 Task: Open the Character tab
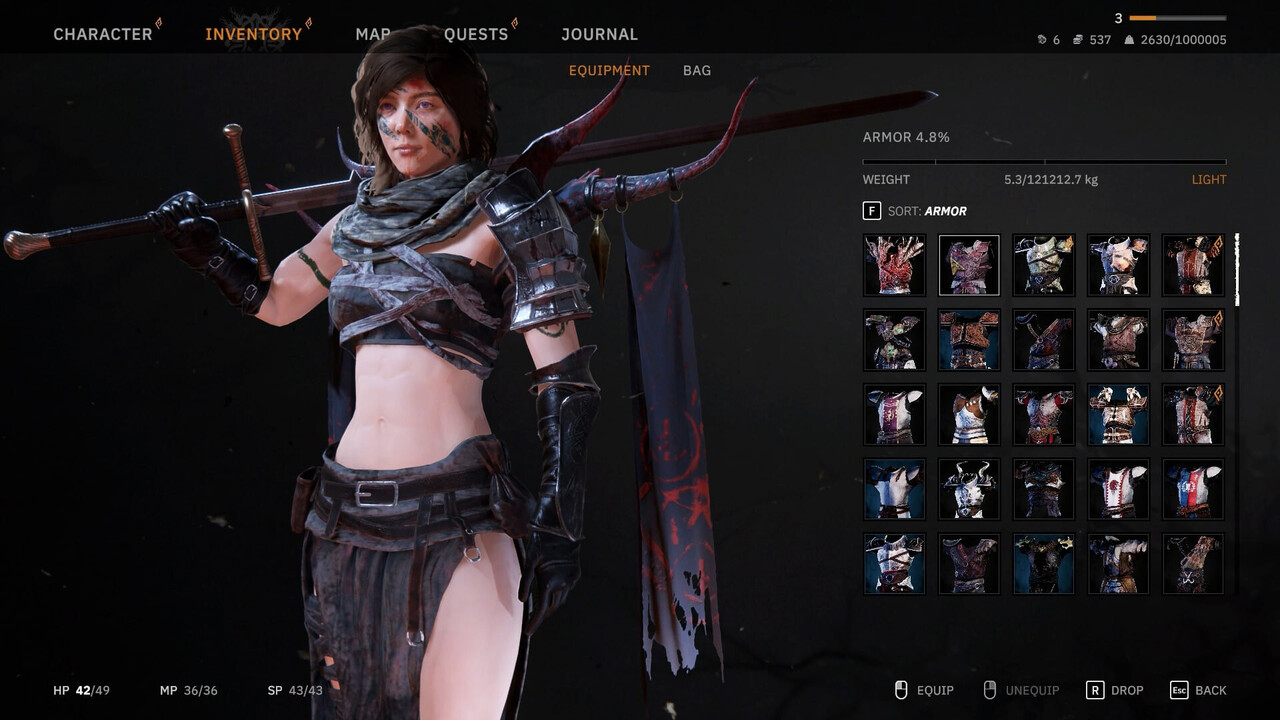(x=102, y=34)
